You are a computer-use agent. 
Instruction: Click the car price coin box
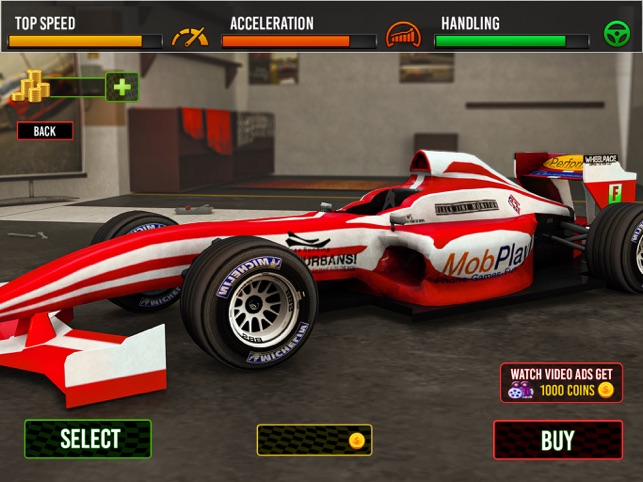pyautogui.click(x=314, y=440)
